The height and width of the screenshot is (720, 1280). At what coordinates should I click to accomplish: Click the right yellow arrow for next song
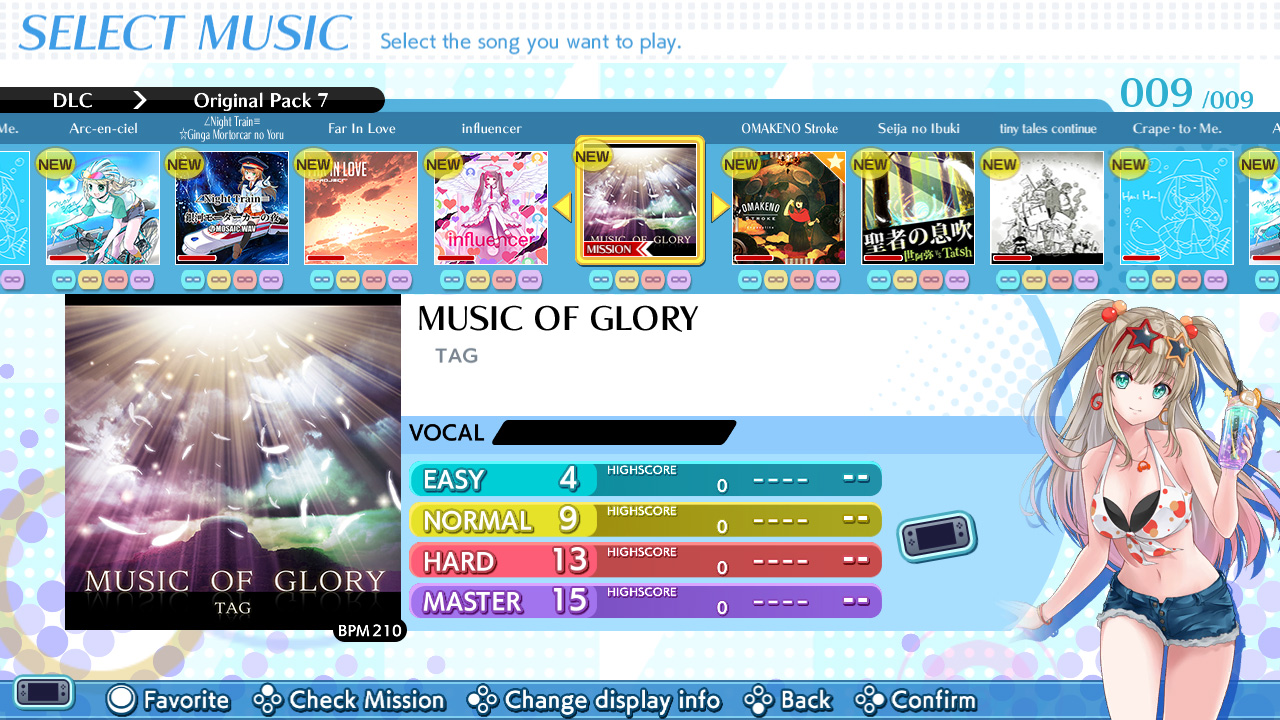coord(719,207)
